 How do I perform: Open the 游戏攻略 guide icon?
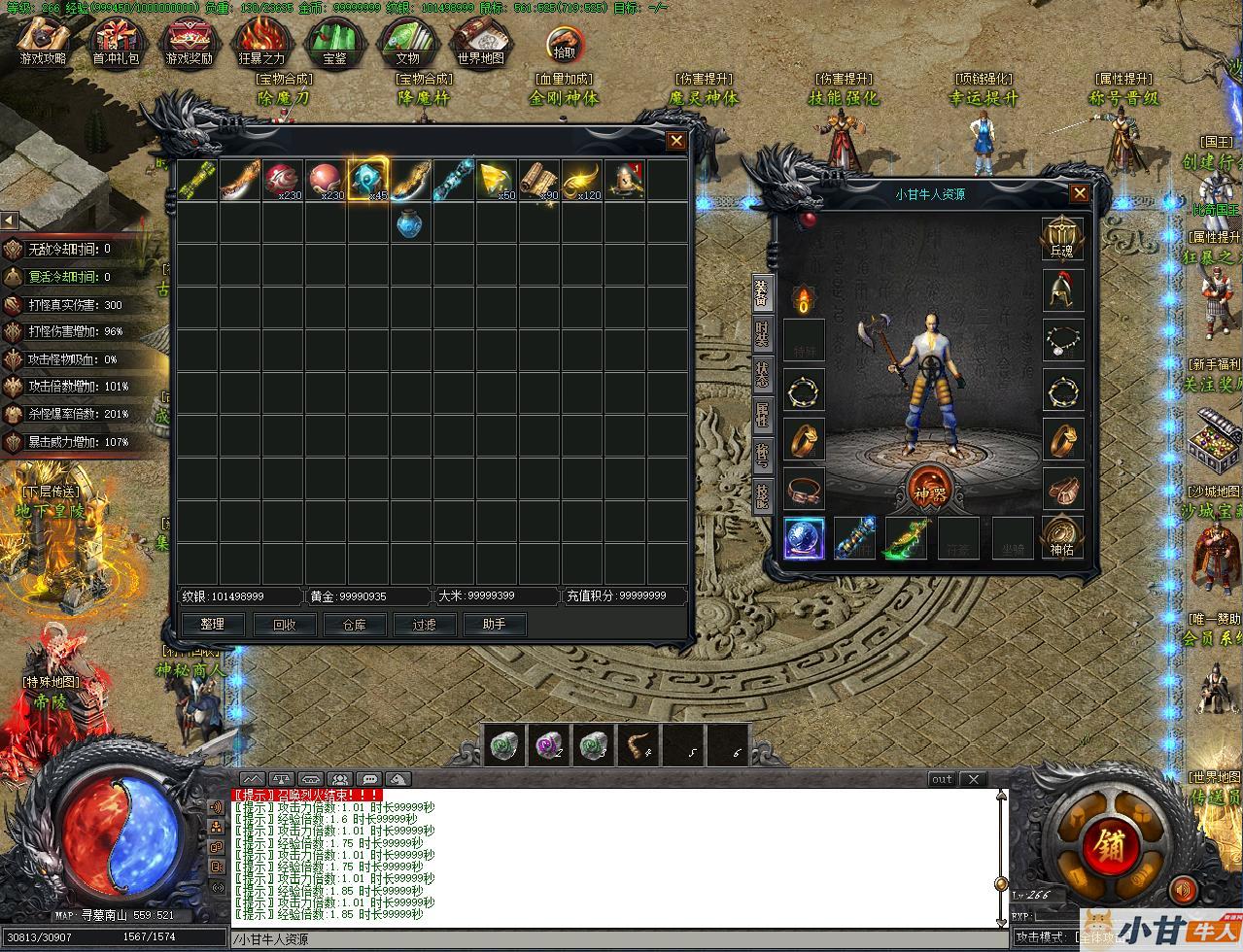44,43
